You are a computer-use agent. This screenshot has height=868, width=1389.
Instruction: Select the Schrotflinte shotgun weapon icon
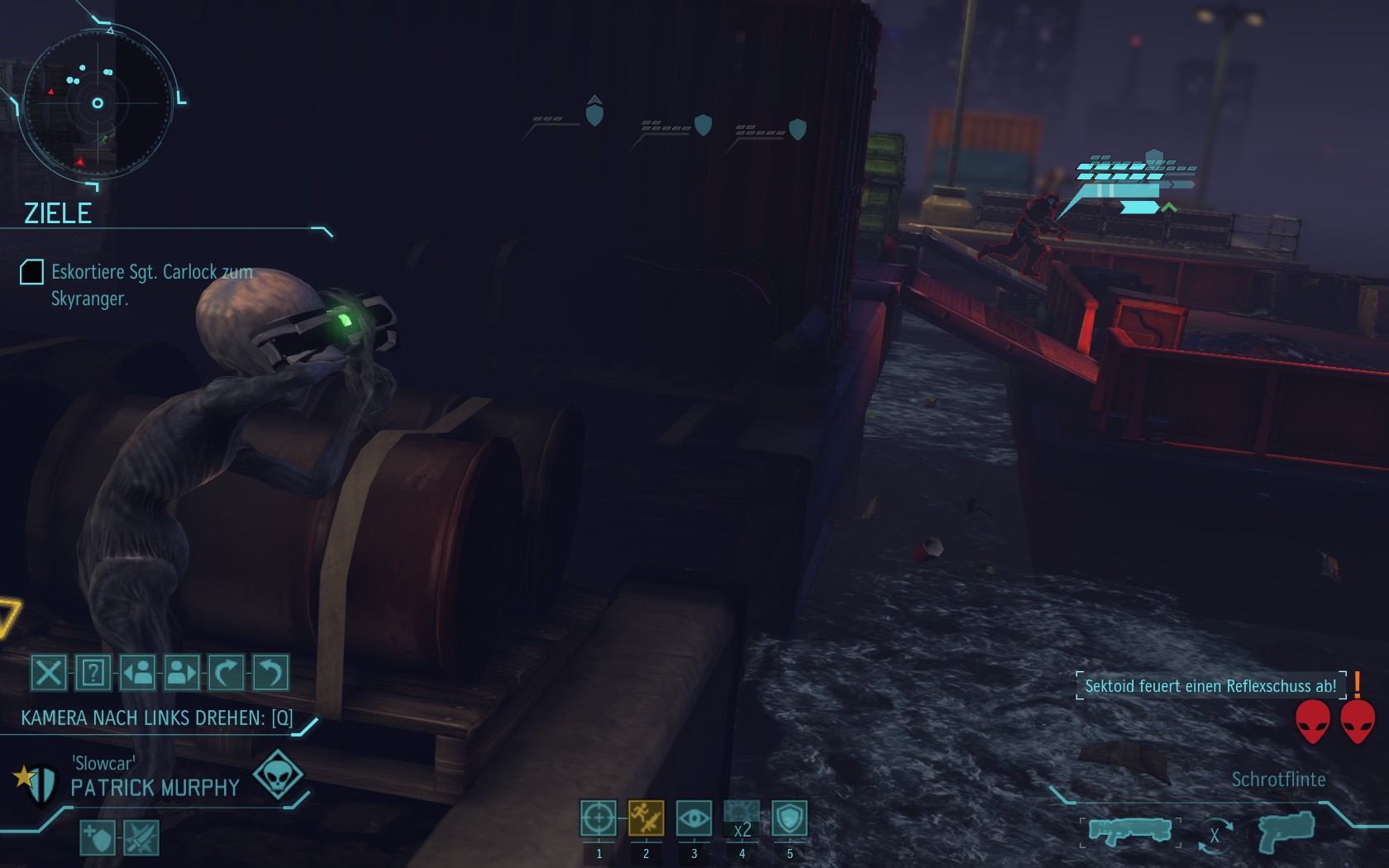click(x=1129, y=831)
